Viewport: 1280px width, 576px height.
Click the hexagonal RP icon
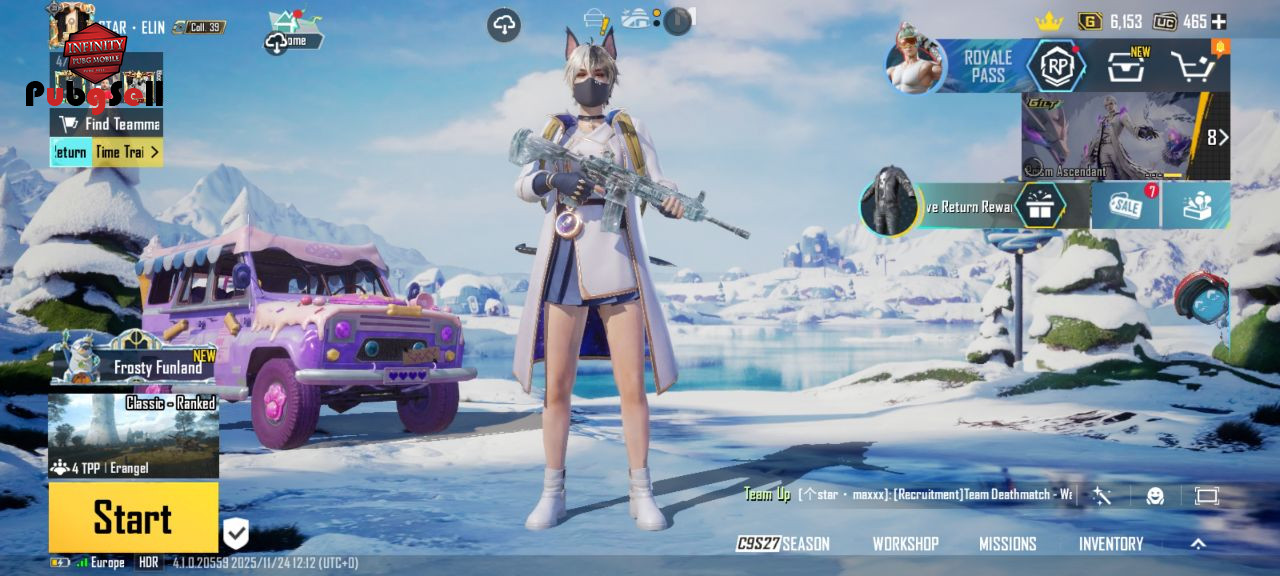[x=1057, y=66]
